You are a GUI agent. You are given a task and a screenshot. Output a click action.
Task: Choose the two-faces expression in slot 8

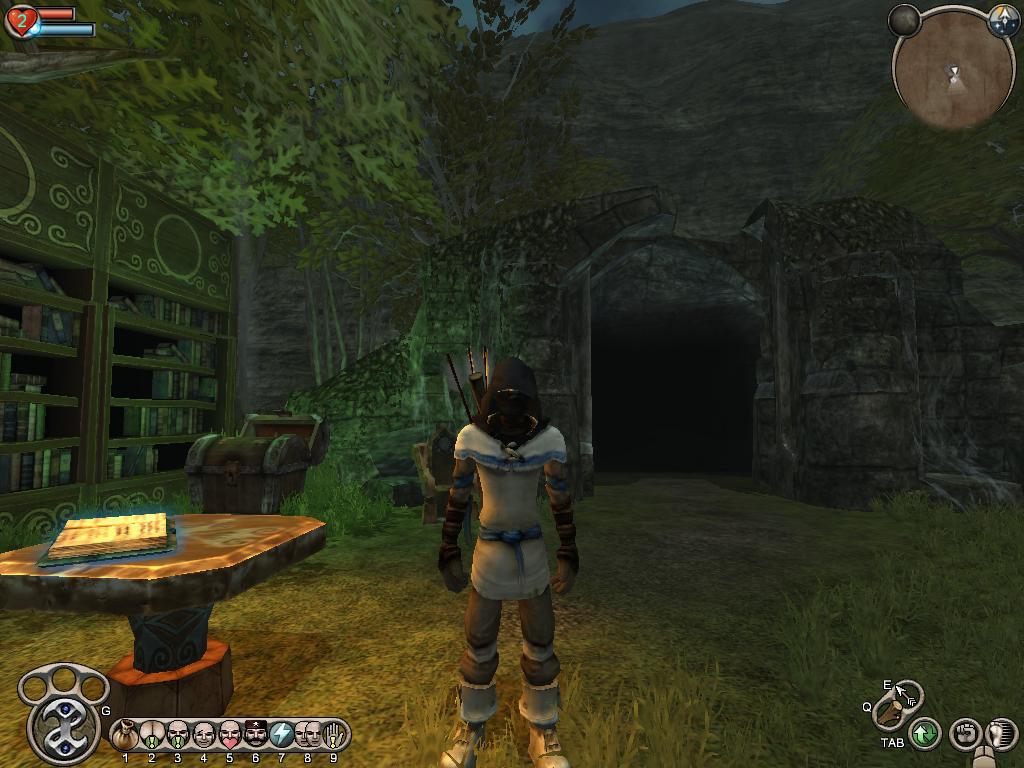[x=308, y=735]
